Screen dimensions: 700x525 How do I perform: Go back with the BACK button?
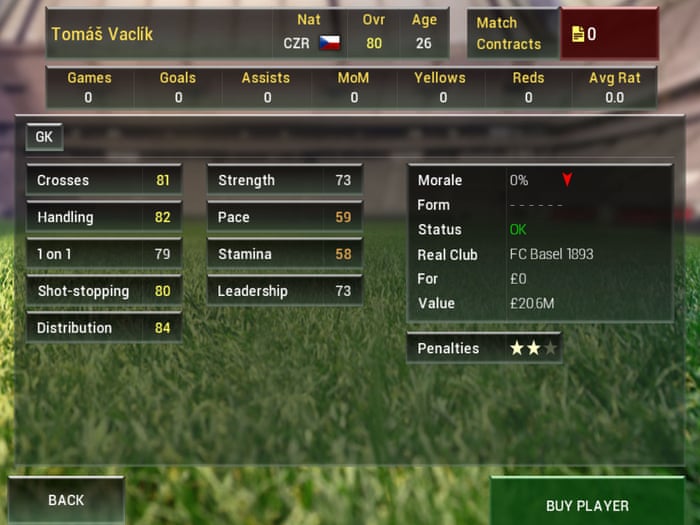(x=66, y=499)
